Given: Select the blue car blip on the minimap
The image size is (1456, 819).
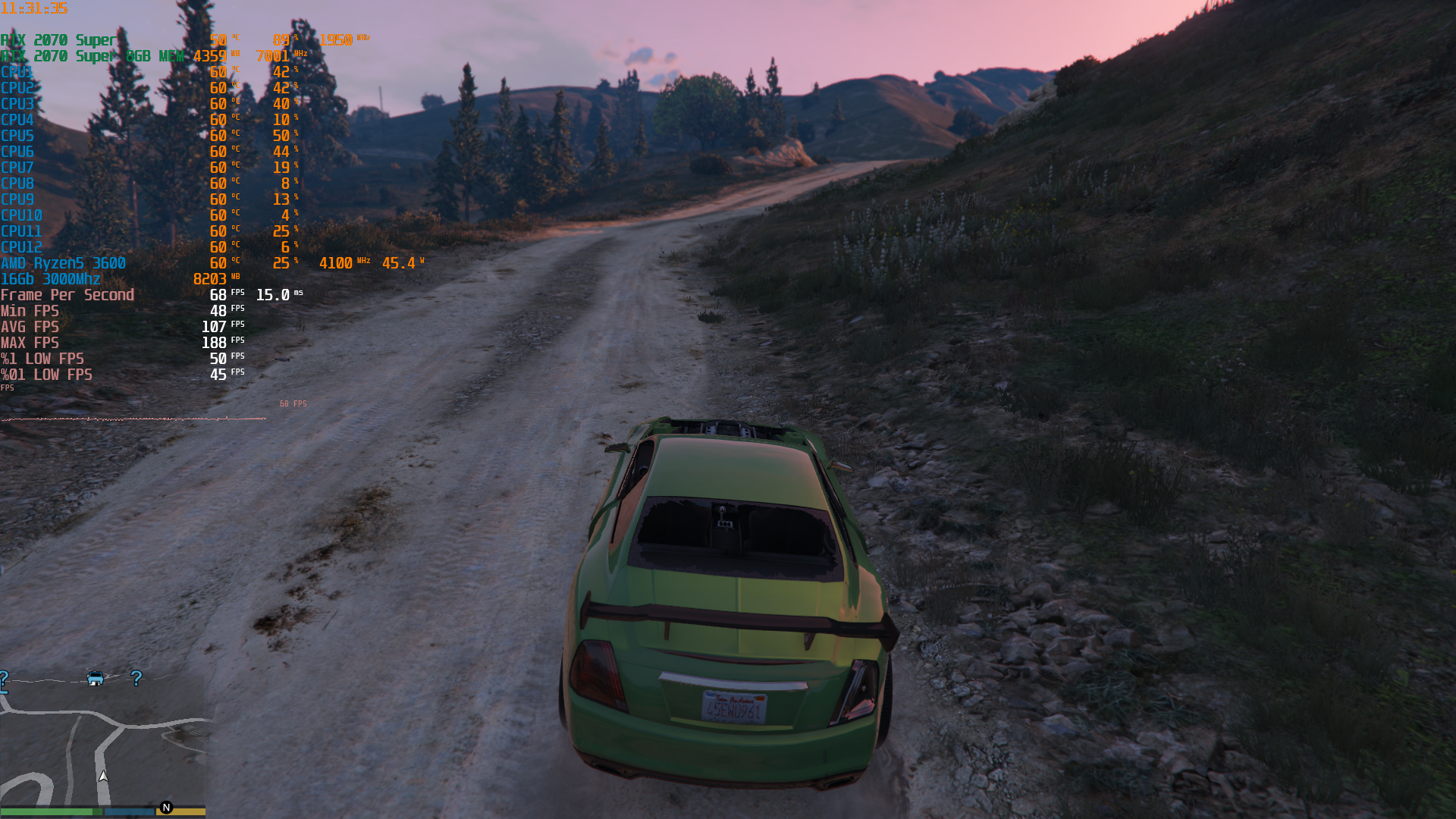Looking at the screenshot, I should click(x=96, y=678).
